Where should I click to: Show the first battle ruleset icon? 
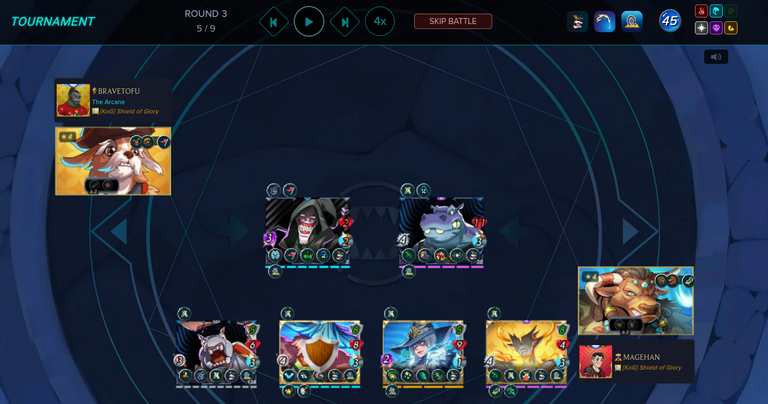tap(577, 21)
